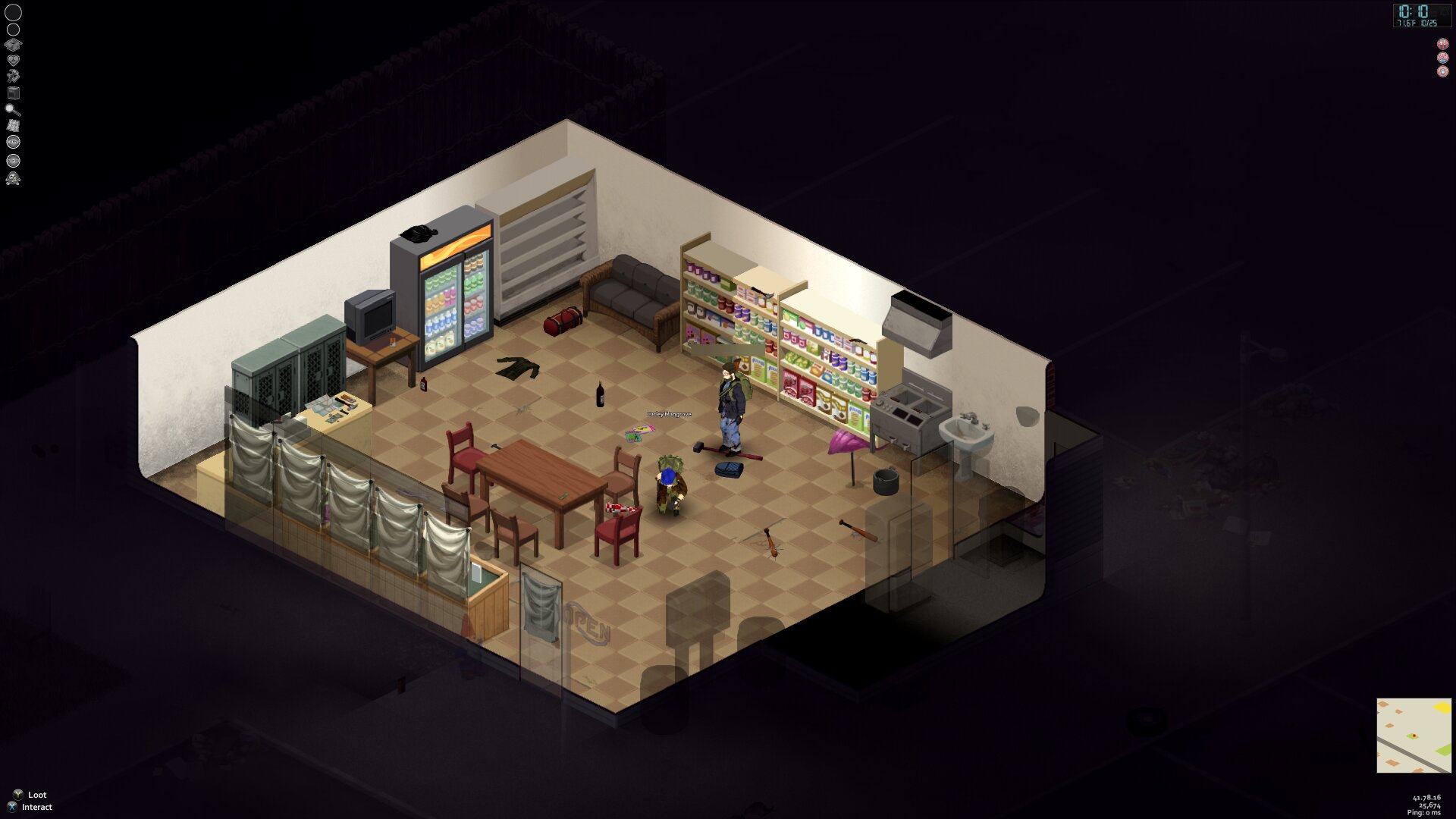Open the heart health panel

point(13,60)
